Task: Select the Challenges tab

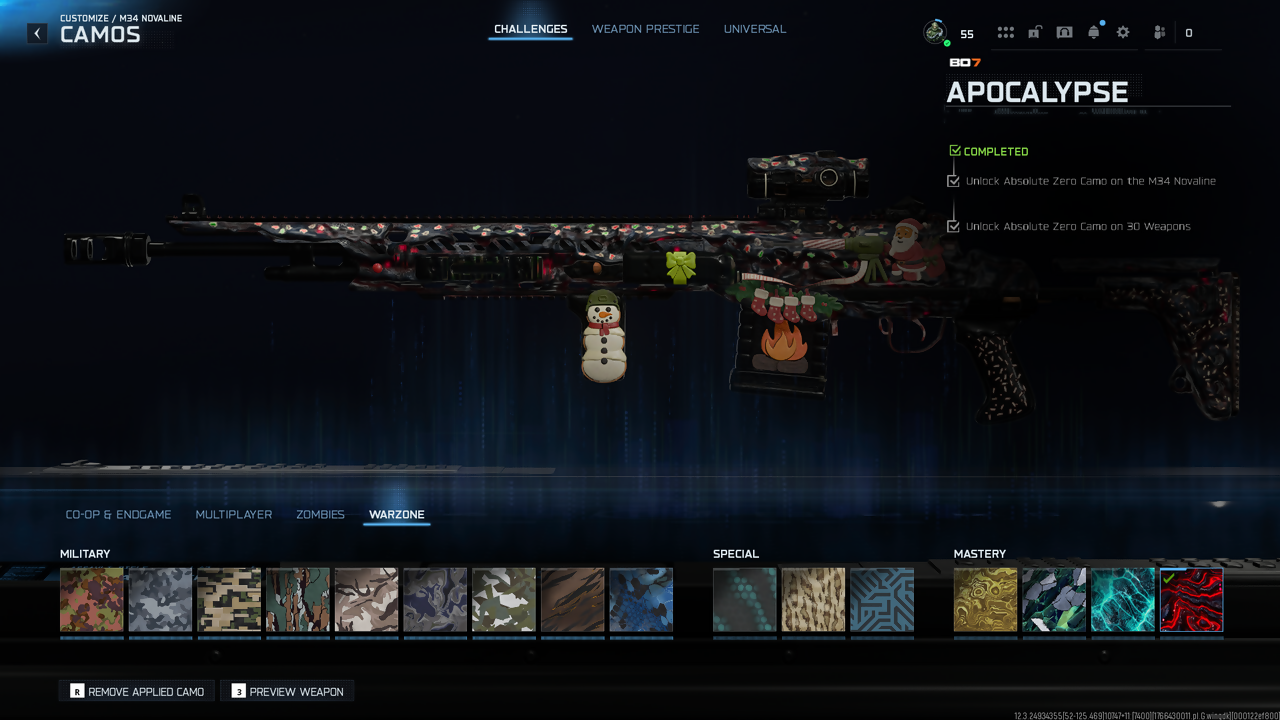Action: [x=530, y=29]
